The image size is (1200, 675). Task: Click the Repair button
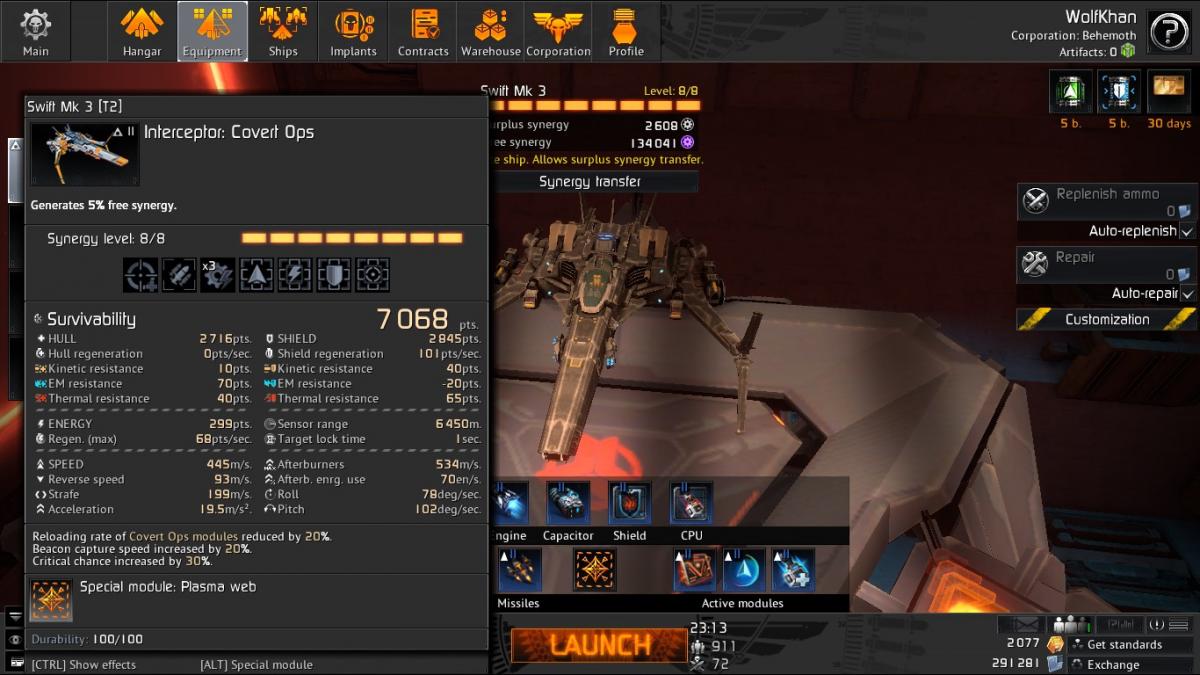click(x=1106, y=264)
